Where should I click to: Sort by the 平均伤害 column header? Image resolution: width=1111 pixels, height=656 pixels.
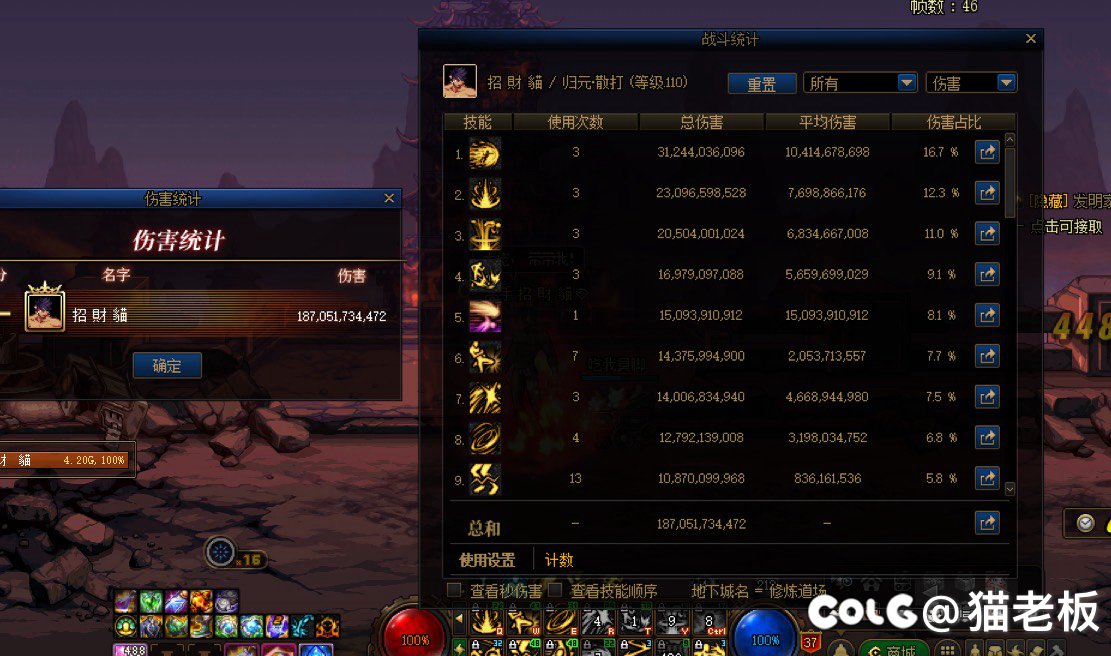click(x=827, y=122)
